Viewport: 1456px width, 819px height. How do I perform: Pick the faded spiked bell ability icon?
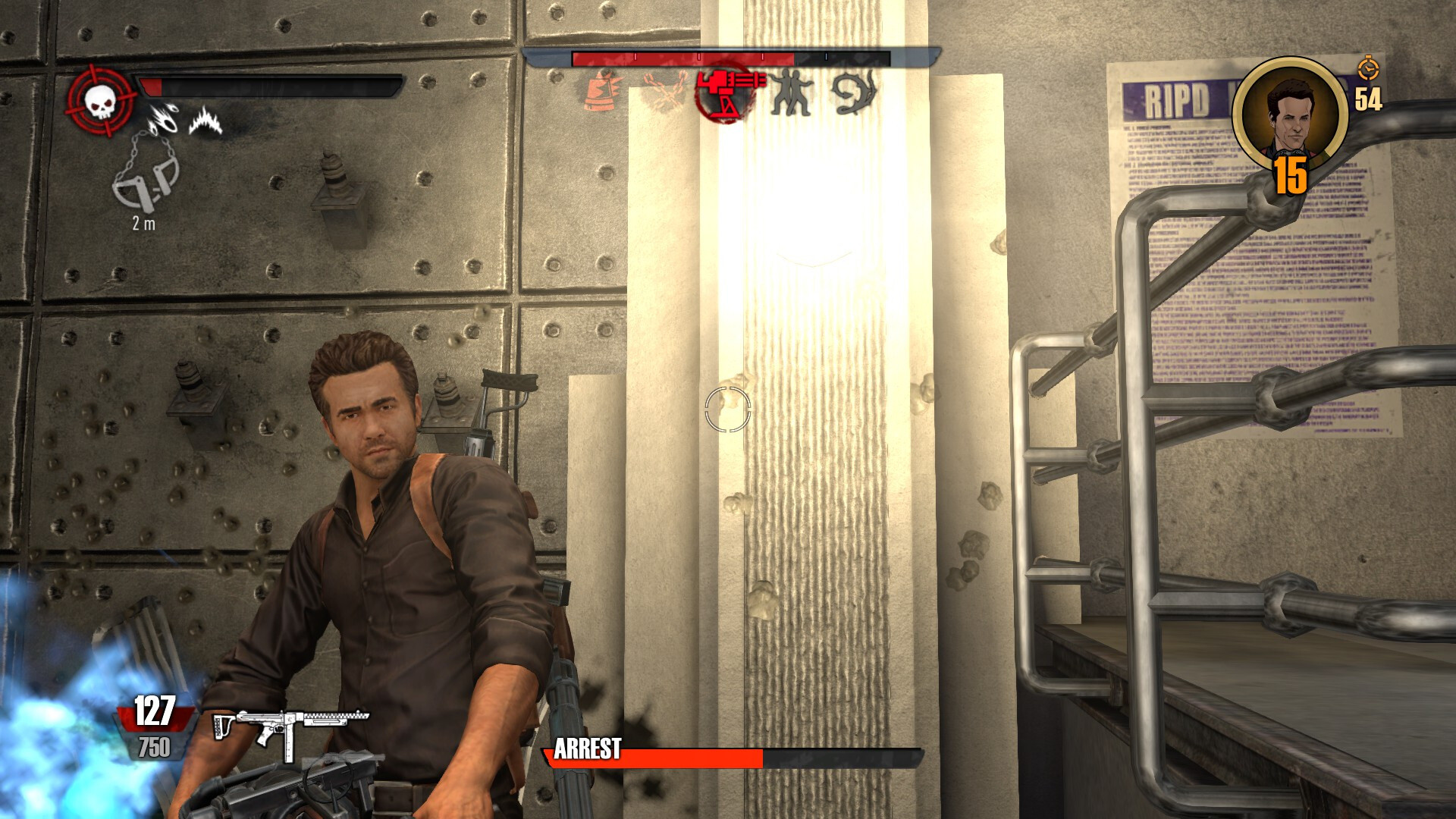(604, 93)
